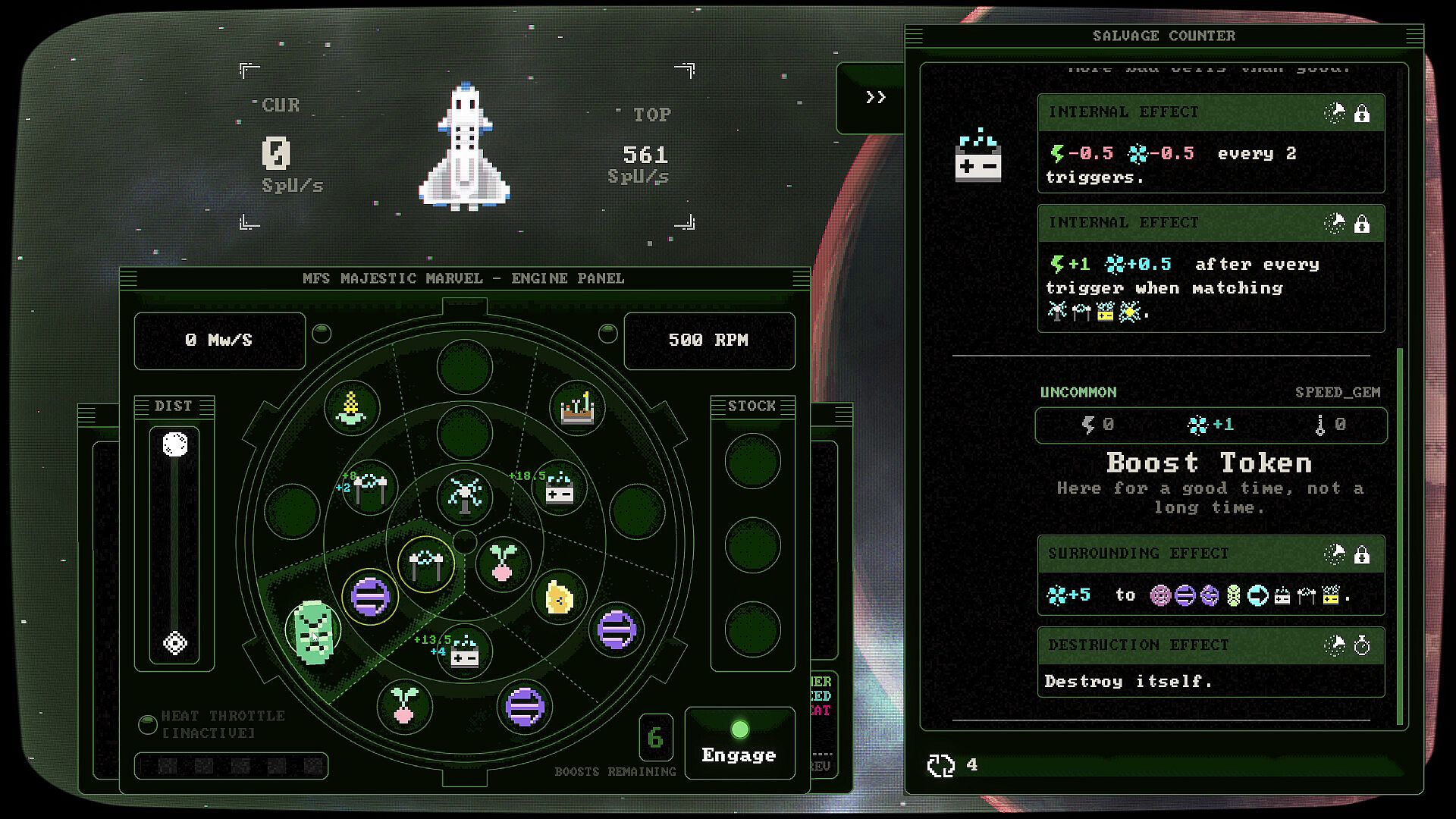Toggle the lock on the Surrounding Effect

tap(1362, 555)
